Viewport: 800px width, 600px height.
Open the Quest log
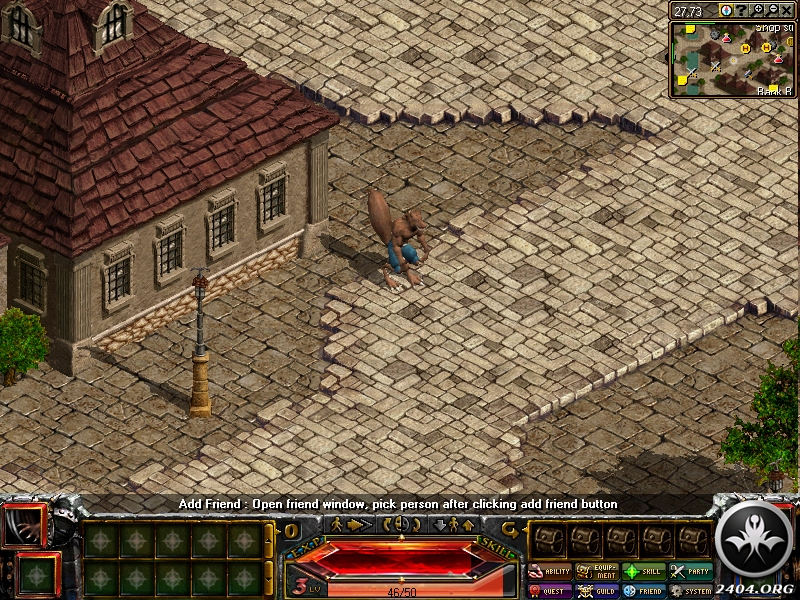click(x=549, y=591)
